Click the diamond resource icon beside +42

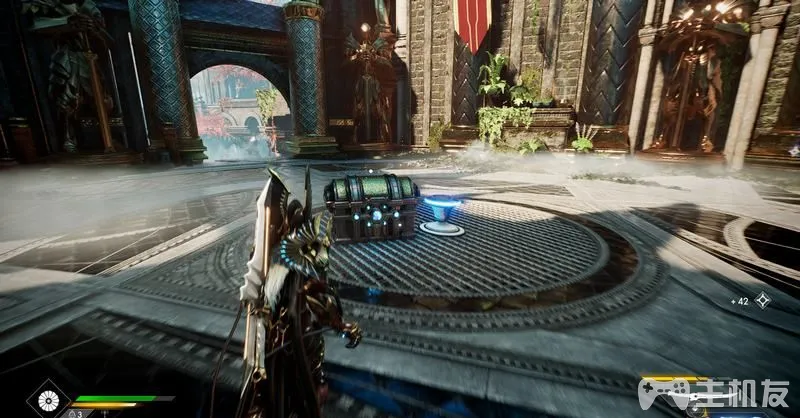[x=763, y=300]
